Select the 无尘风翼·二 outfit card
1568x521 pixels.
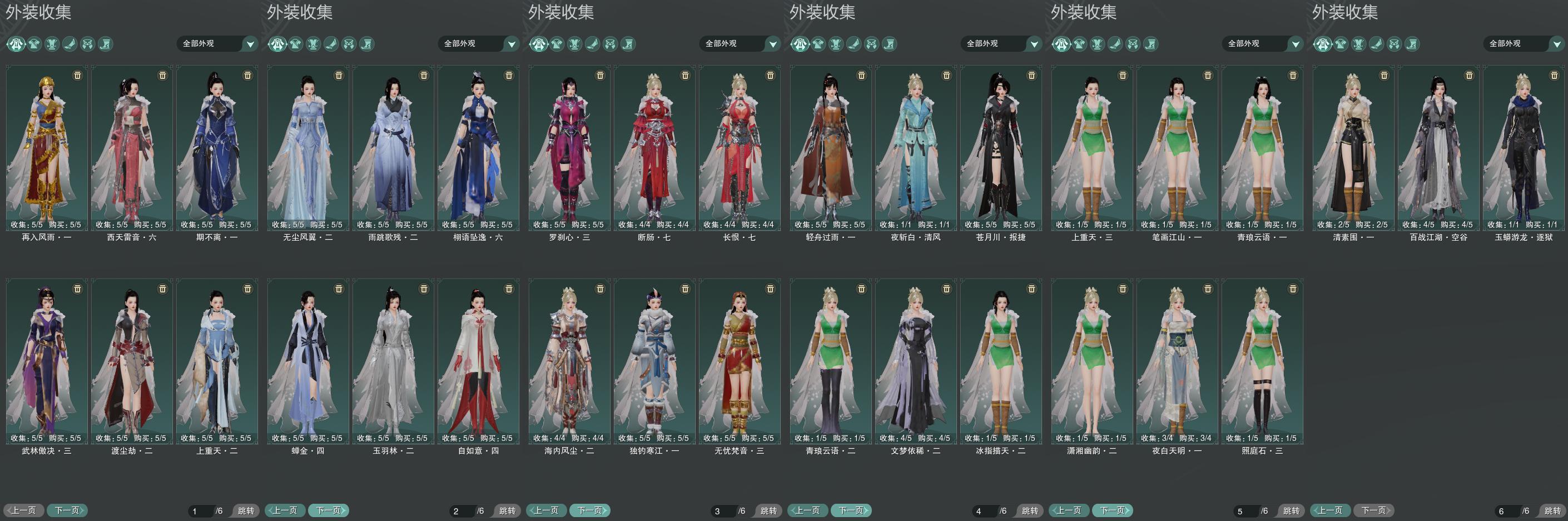(308, 148)
